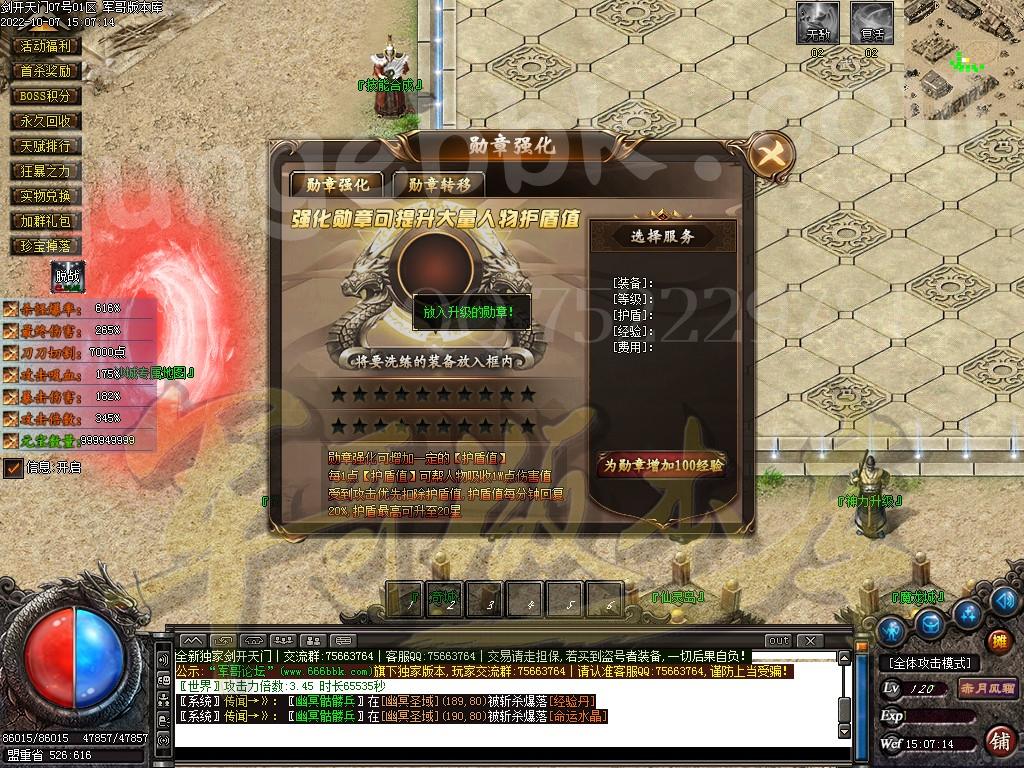This screenshot has height=768, width=1024.
Task: Open 永久回收 recycling
Action: click(46, 121)
